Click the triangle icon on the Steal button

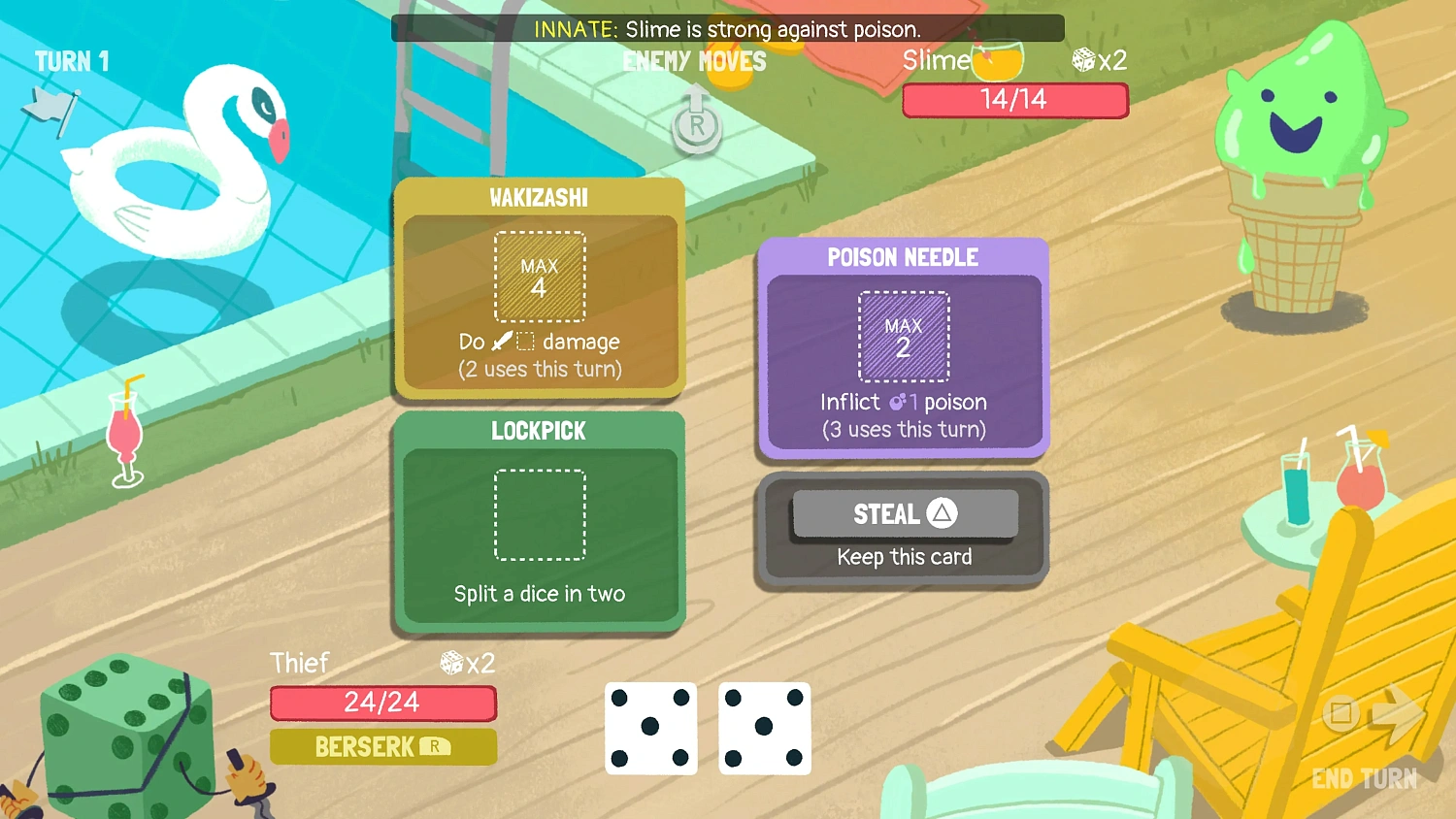944,513
